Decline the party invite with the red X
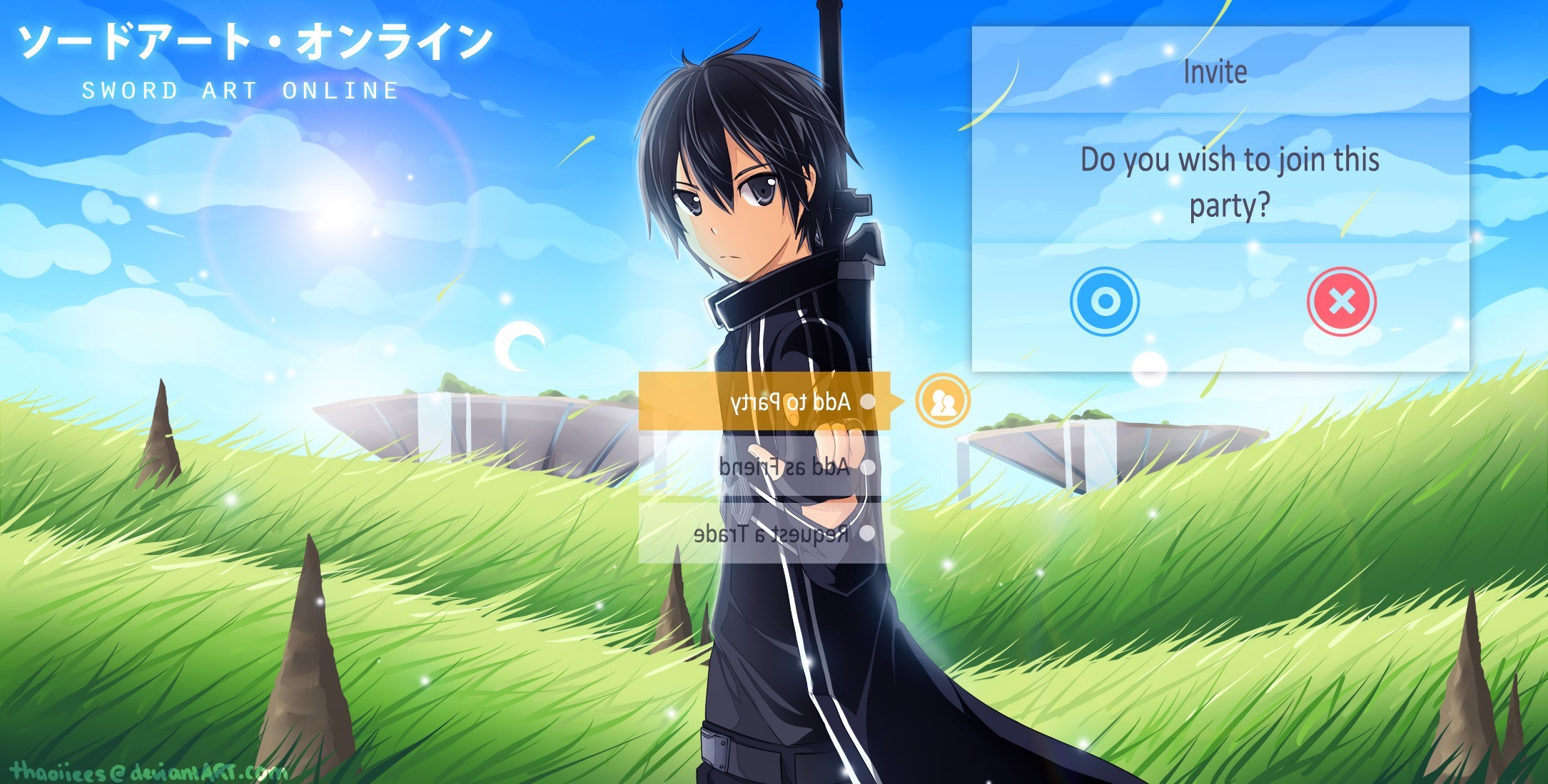 tap(1341, 301)
